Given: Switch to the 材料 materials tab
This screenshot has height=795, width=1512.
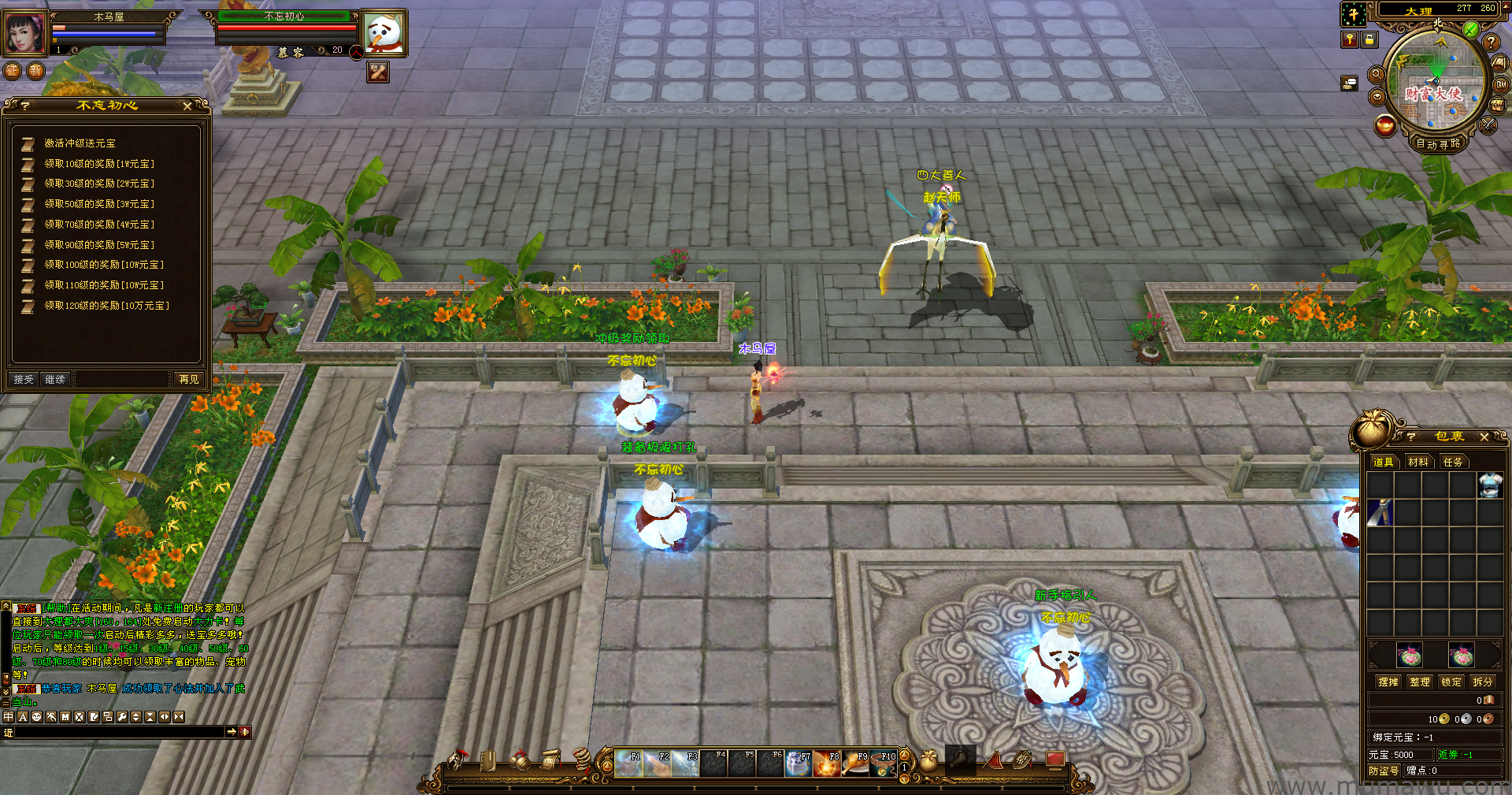Looking at the screenshot, I should pyautogui.click(x=1418, y=463).
